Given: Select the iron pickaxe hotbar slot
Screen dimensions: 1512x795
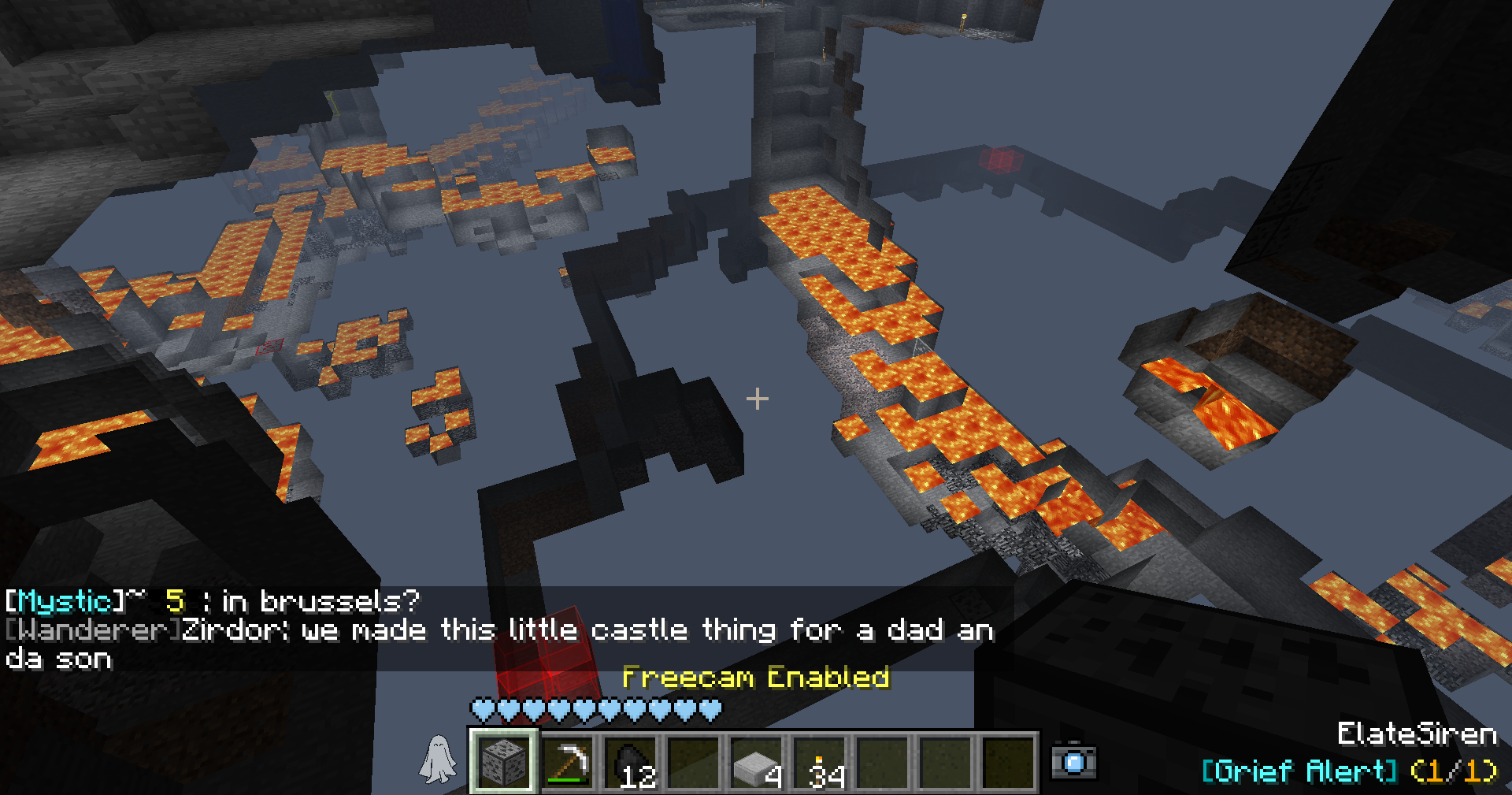Looking at the screenshot, I should (x=567, y=761).
